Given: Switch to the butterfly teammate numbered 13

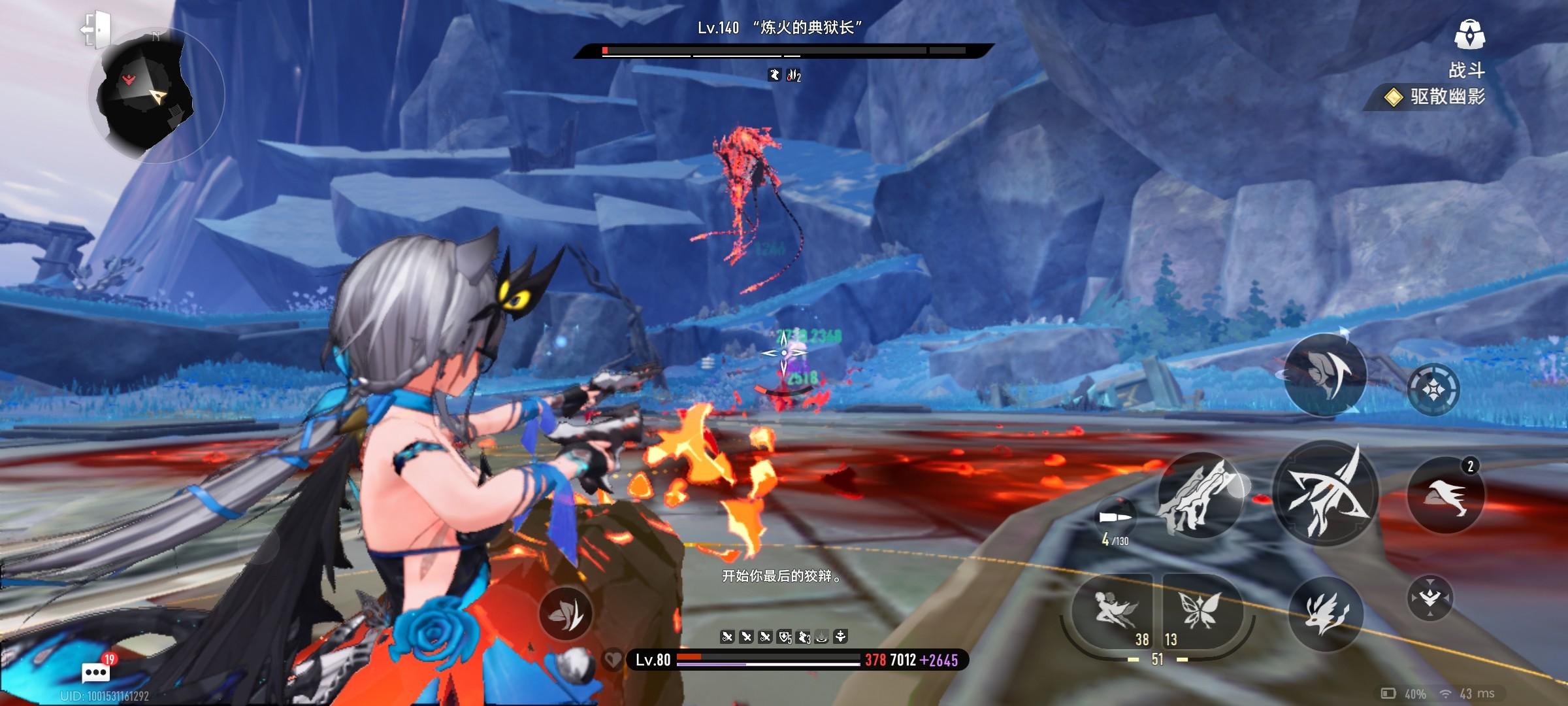Looking at the screenshot, I should pyautogui.click(x=1200, y=612).
